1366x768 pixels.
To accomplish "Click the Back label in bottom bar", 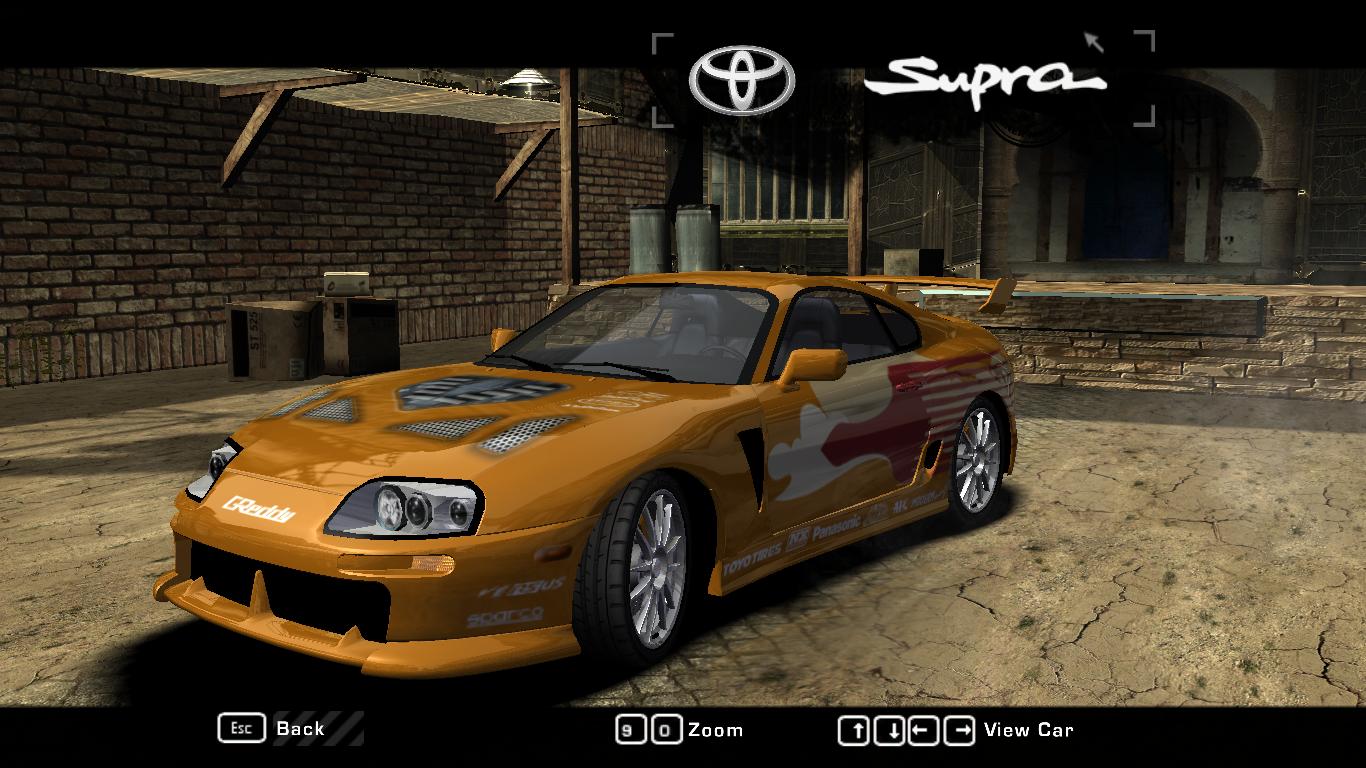I will [x=299, y=729].
